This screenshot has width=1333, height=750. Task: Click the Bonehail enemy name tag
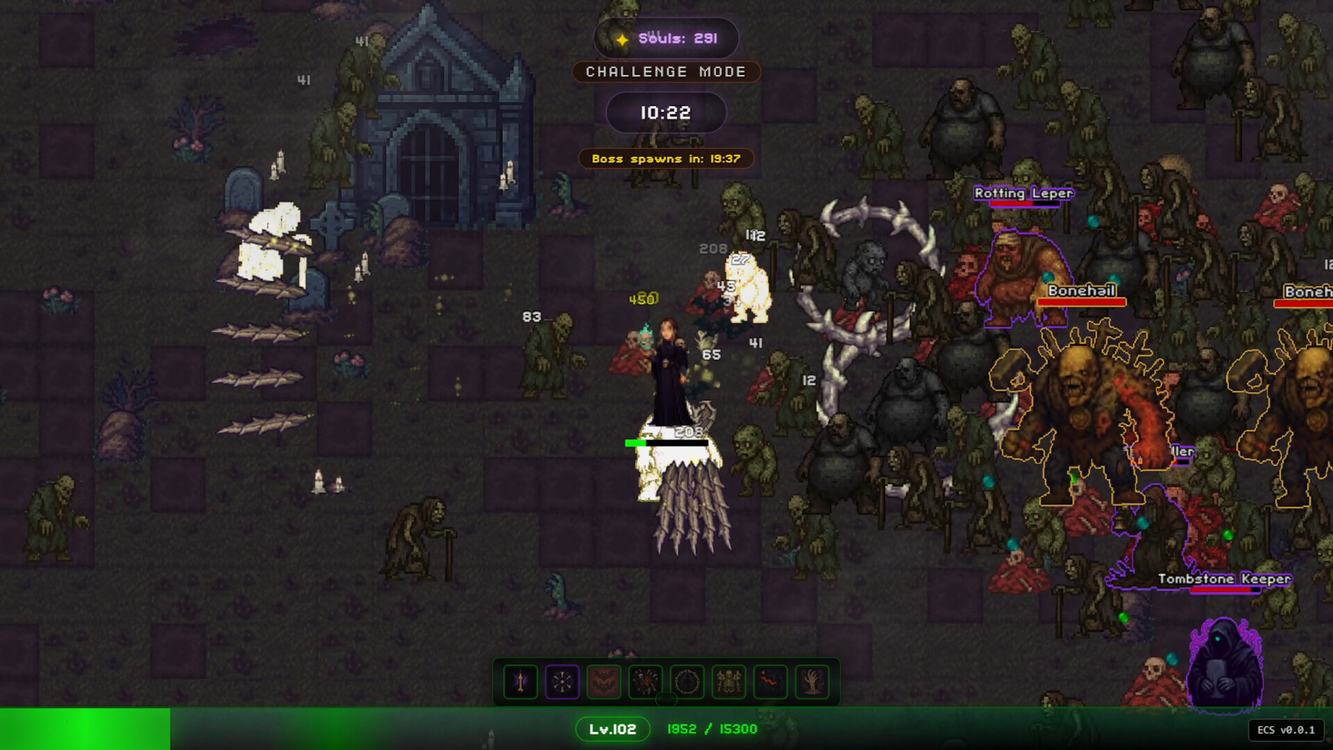tap(1083, 290)
